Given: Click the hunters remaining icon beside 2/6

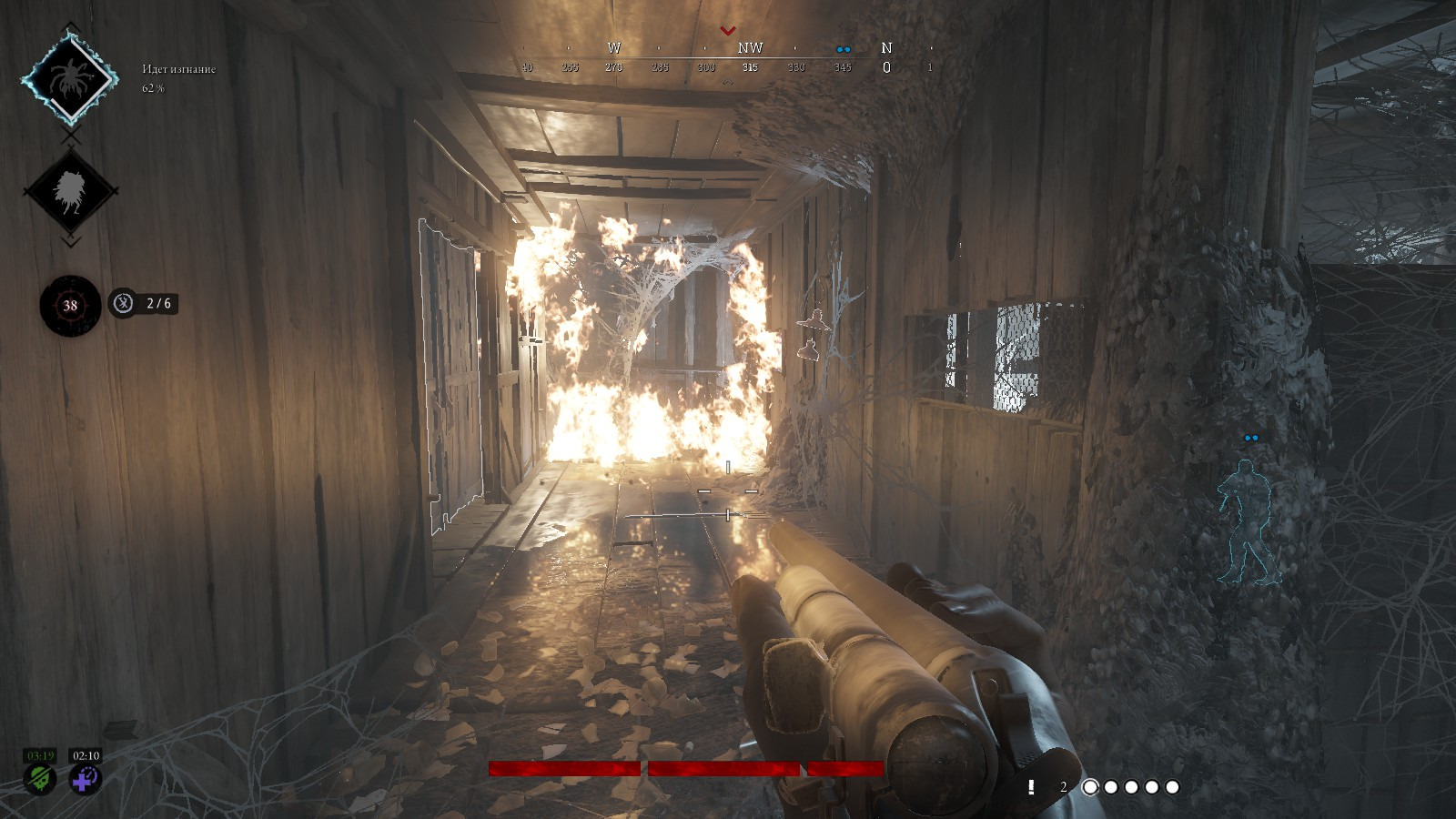Looking at the screenshot, I should tap(123, 303).
